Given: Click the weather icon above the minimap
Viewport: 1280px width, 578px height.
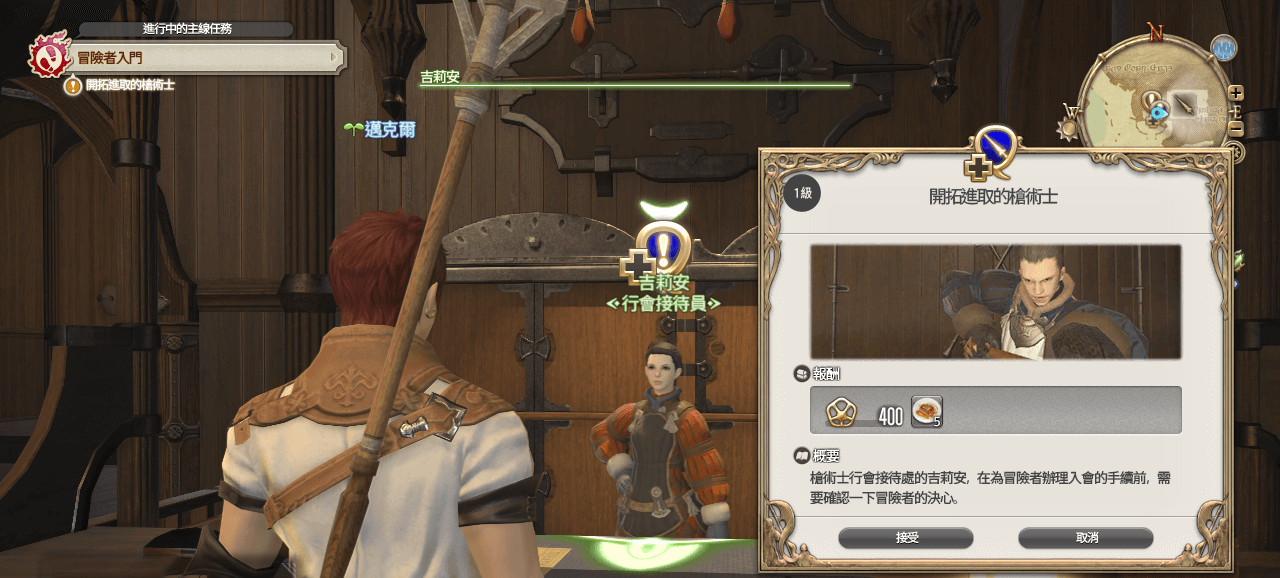Looking at the screenshot, I should point(1223,47).
